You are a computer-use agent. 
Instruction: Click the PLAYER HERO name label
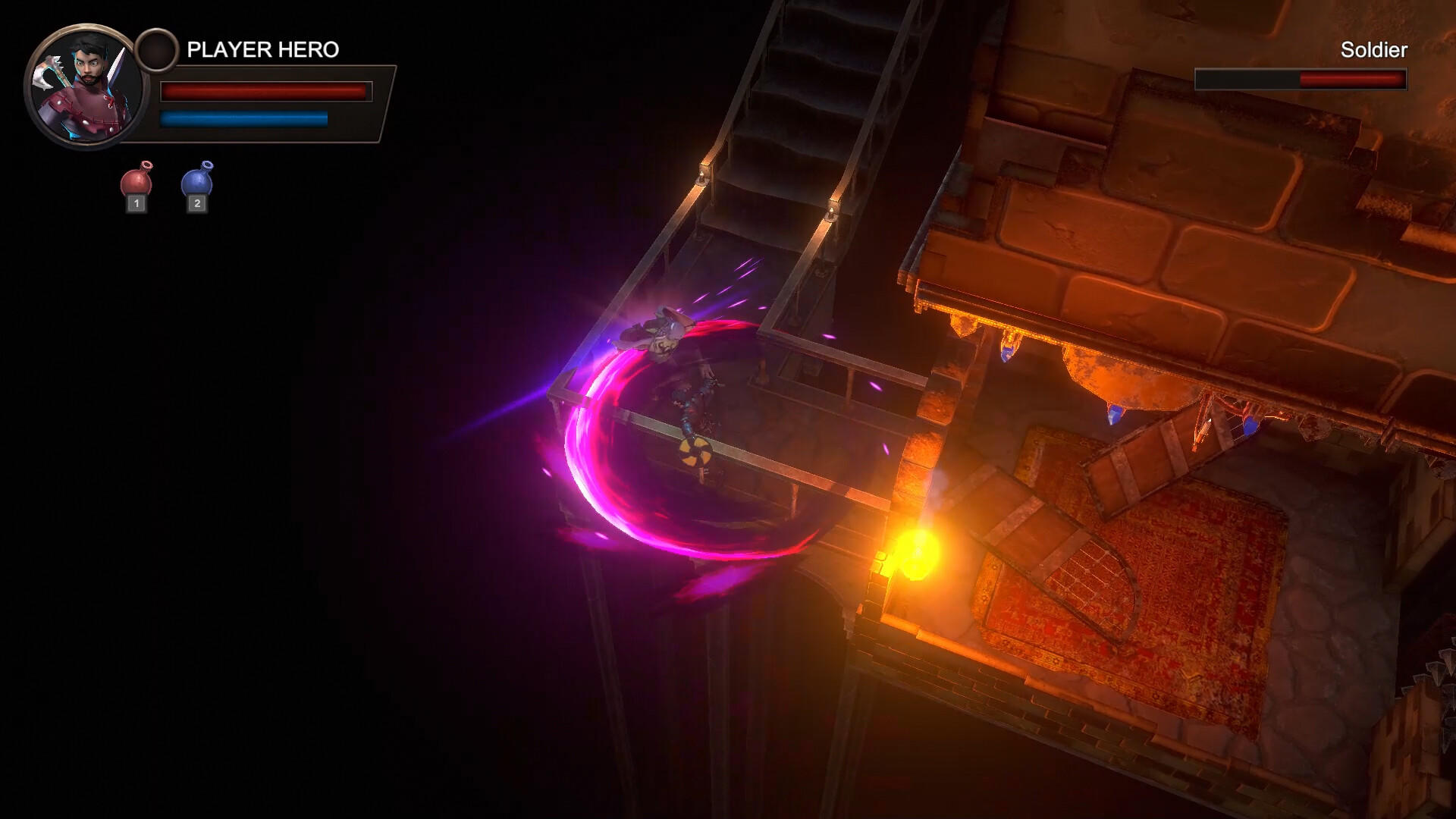(x=262, y=48)
